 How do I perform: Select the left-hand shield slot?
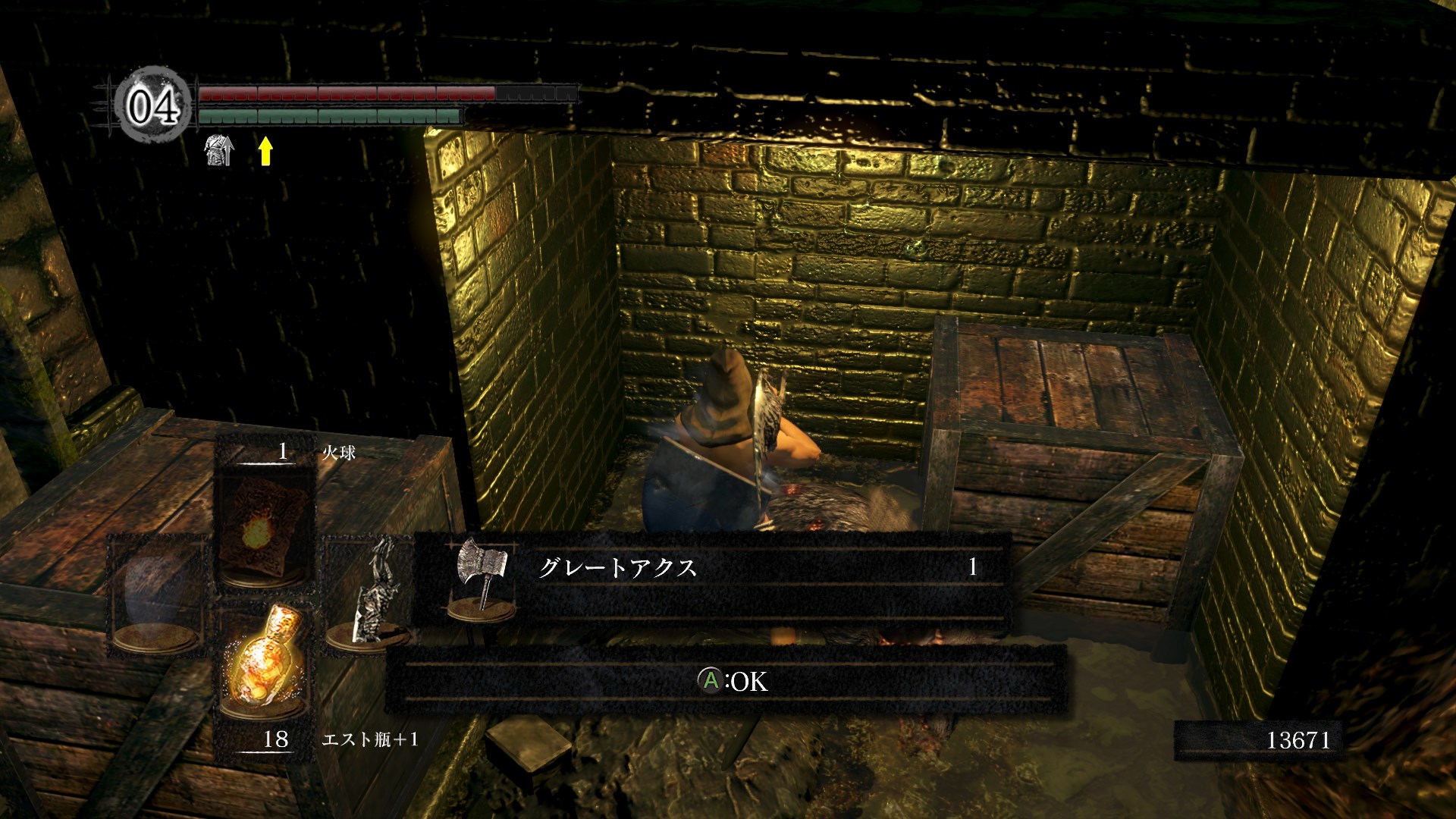[158, 593]
